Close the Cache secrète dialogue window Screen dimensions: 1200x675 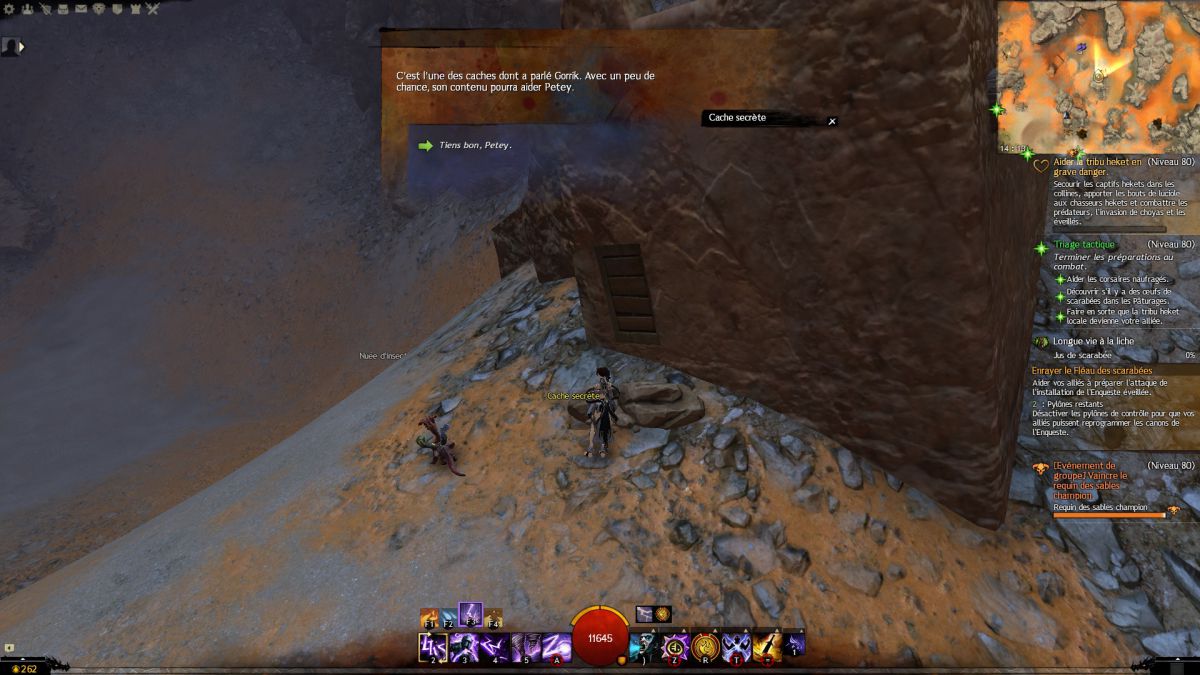(832, 121)
